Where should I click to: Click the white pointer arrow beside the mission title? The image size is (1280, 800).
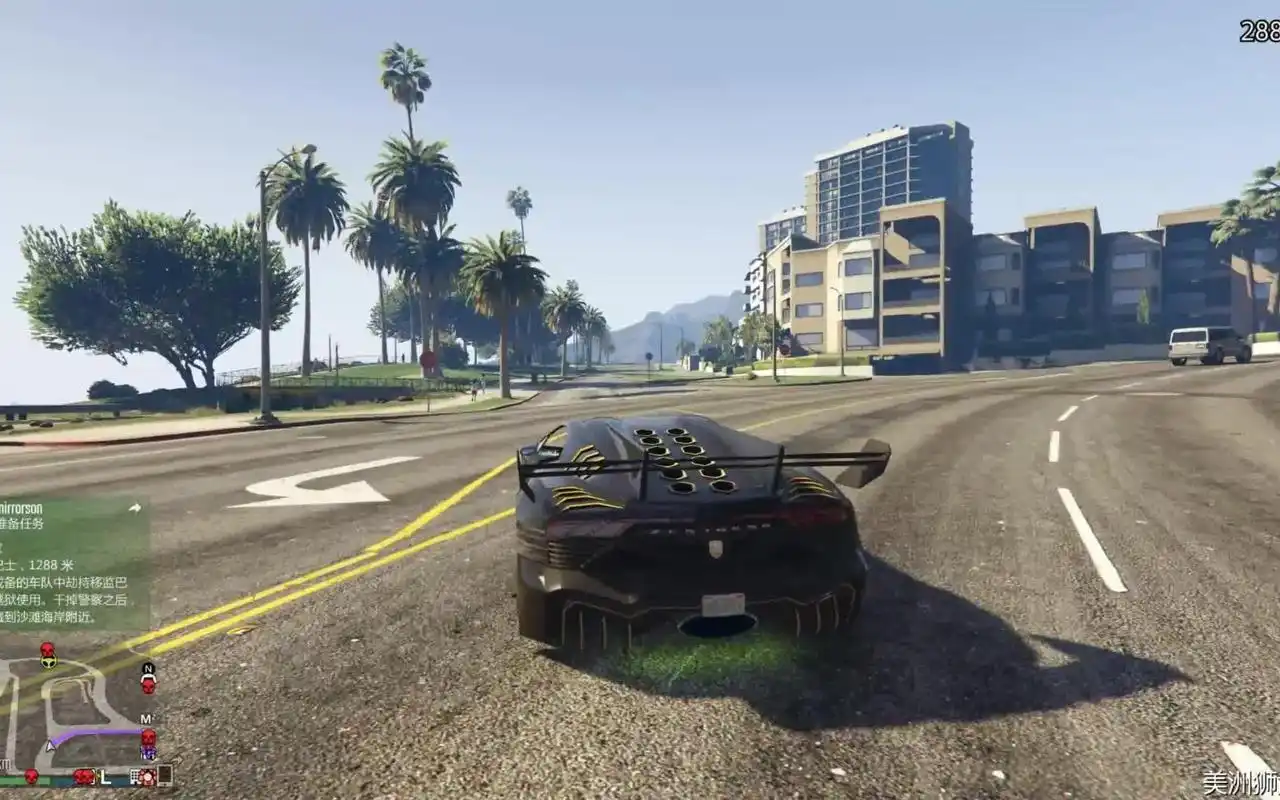click(135, 509)
